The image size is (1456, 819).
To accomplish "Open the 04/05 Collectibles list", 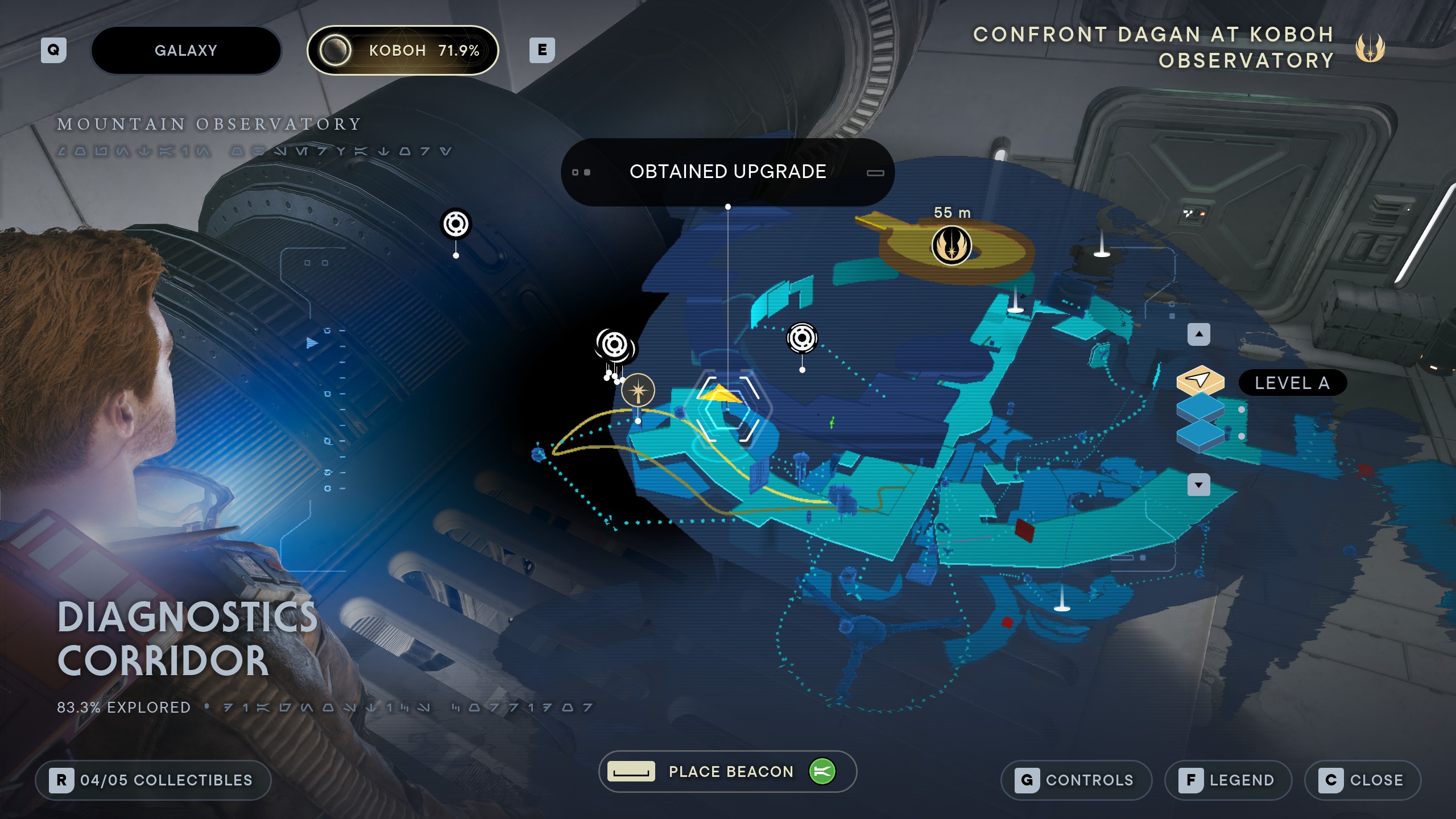I will tap(153, 780).
